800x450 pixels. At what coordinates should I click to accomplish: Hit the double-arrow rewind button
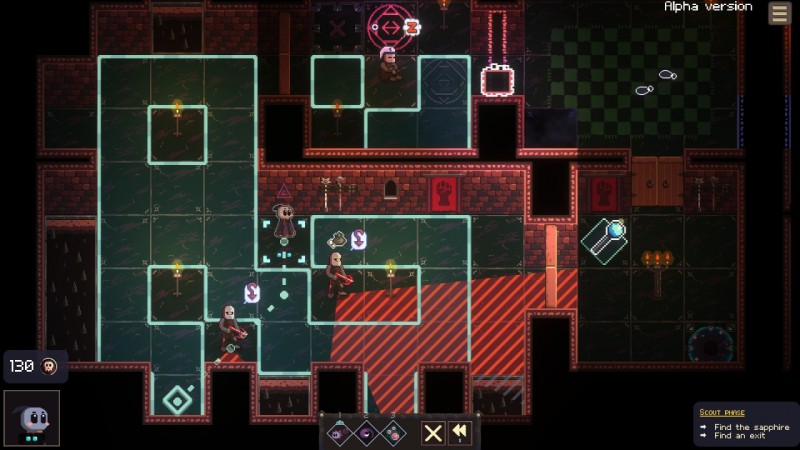point(460,433)
